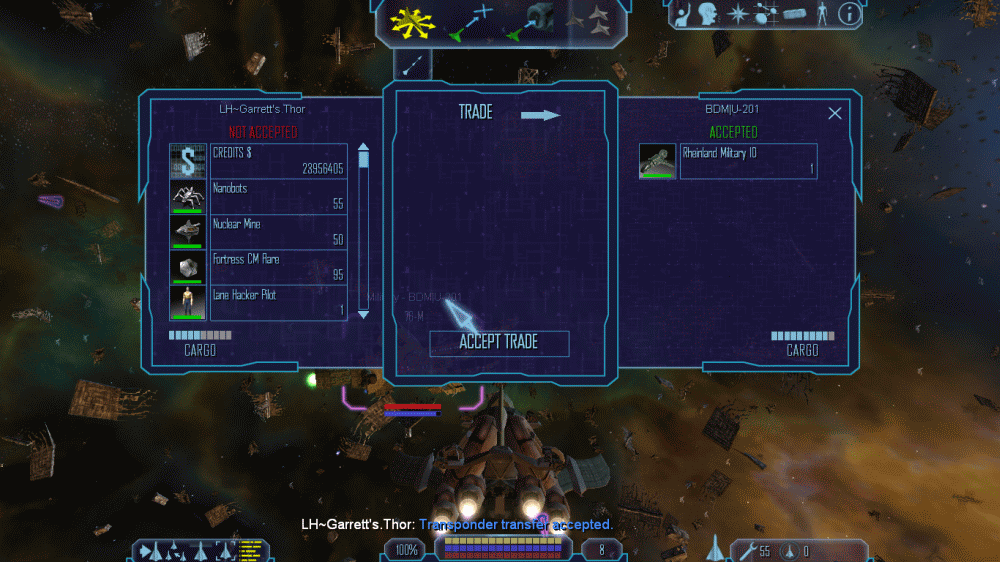
Task: Open the standing-figure player status icon
Action: [x=822, y=14]
